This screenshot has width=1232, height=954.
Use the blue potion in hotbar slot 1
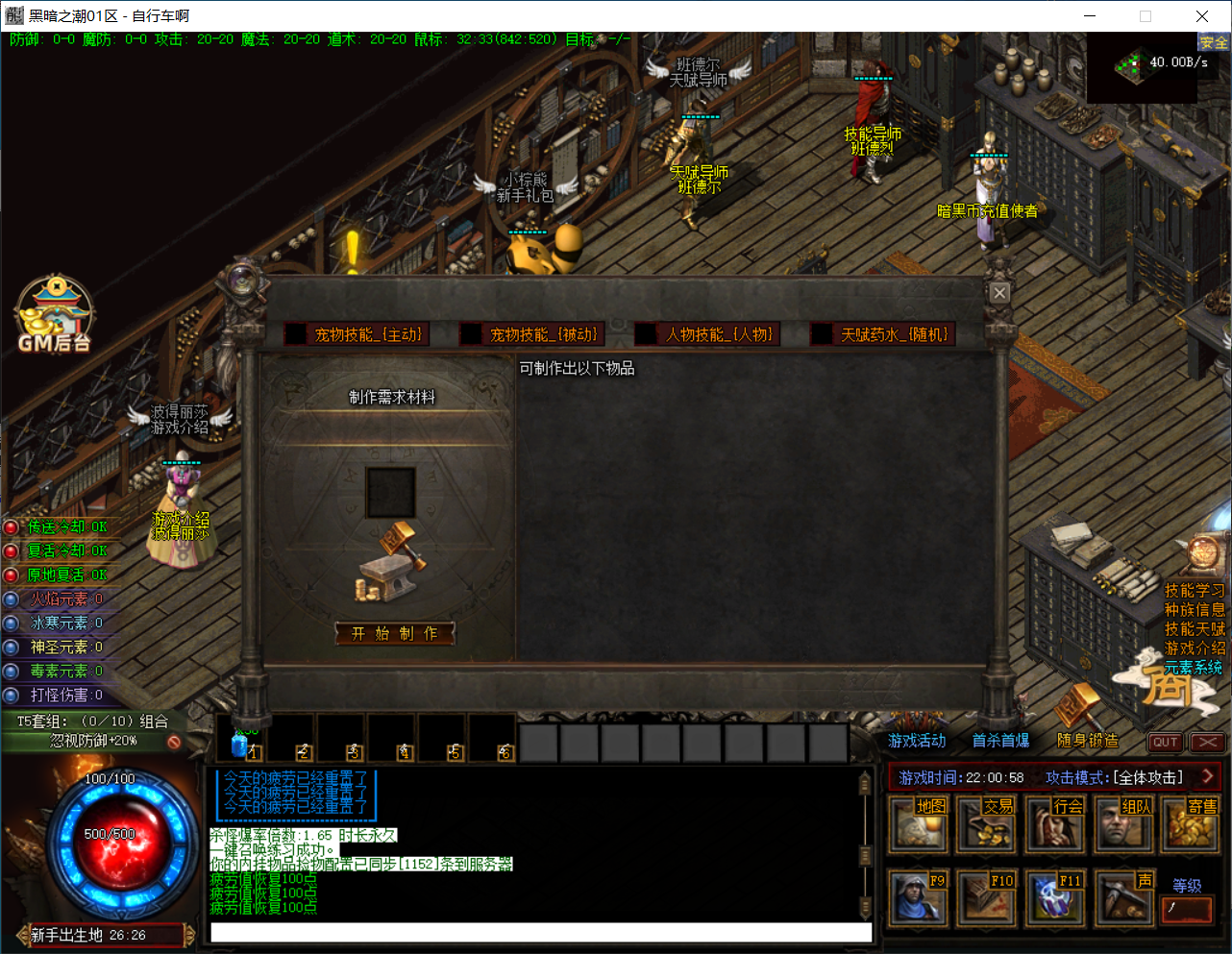click(240, 742)
